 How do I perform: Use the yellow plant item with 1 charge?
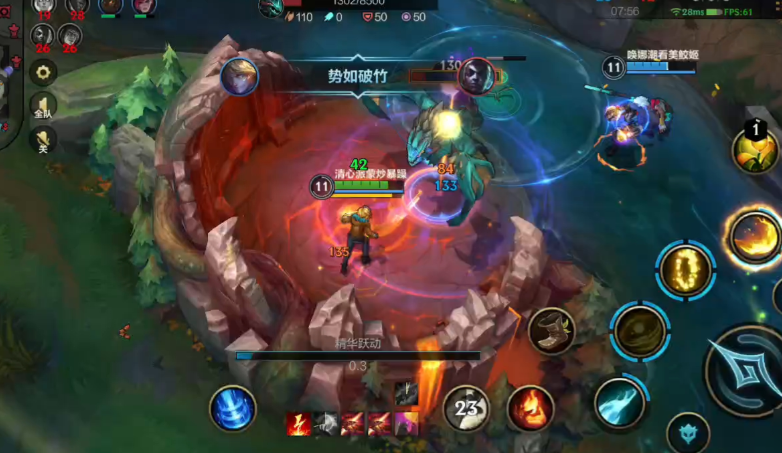[755, 150]
